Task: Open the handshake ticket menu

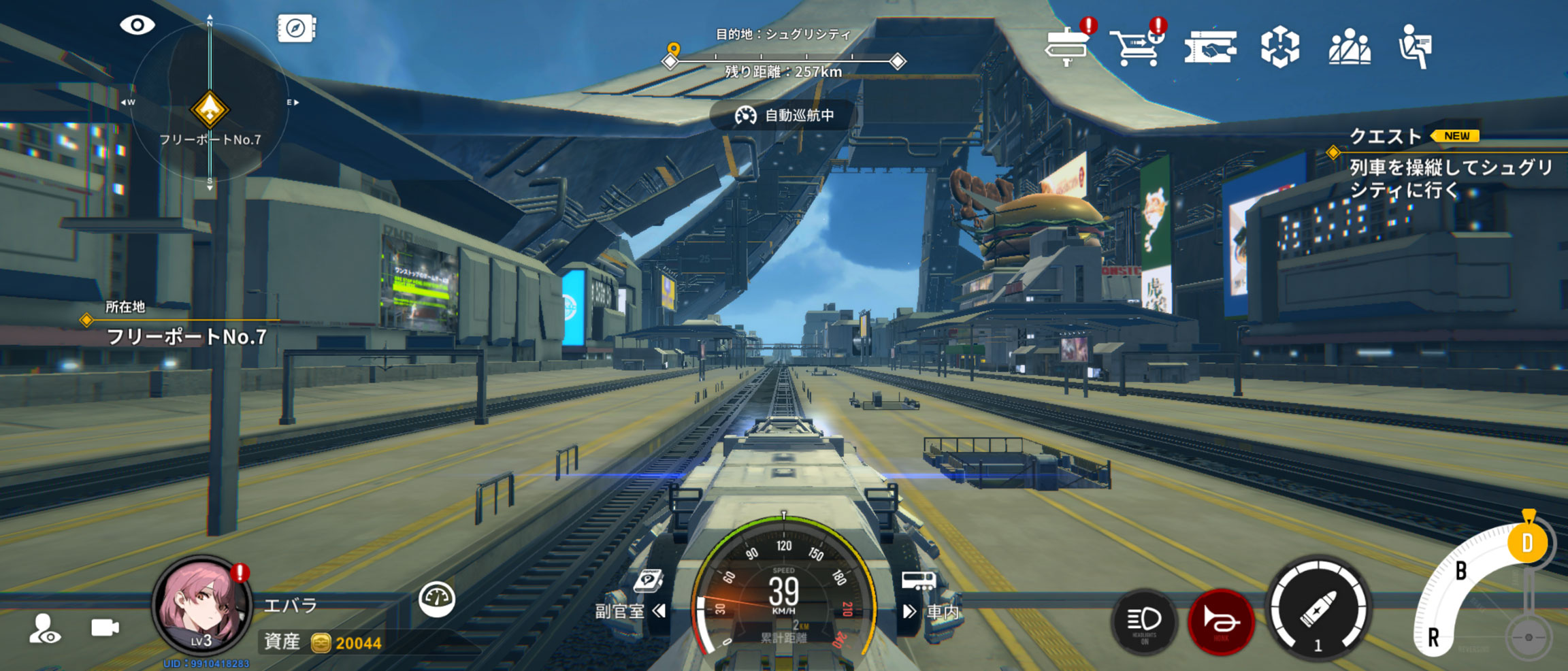Action: point(1210,48)
